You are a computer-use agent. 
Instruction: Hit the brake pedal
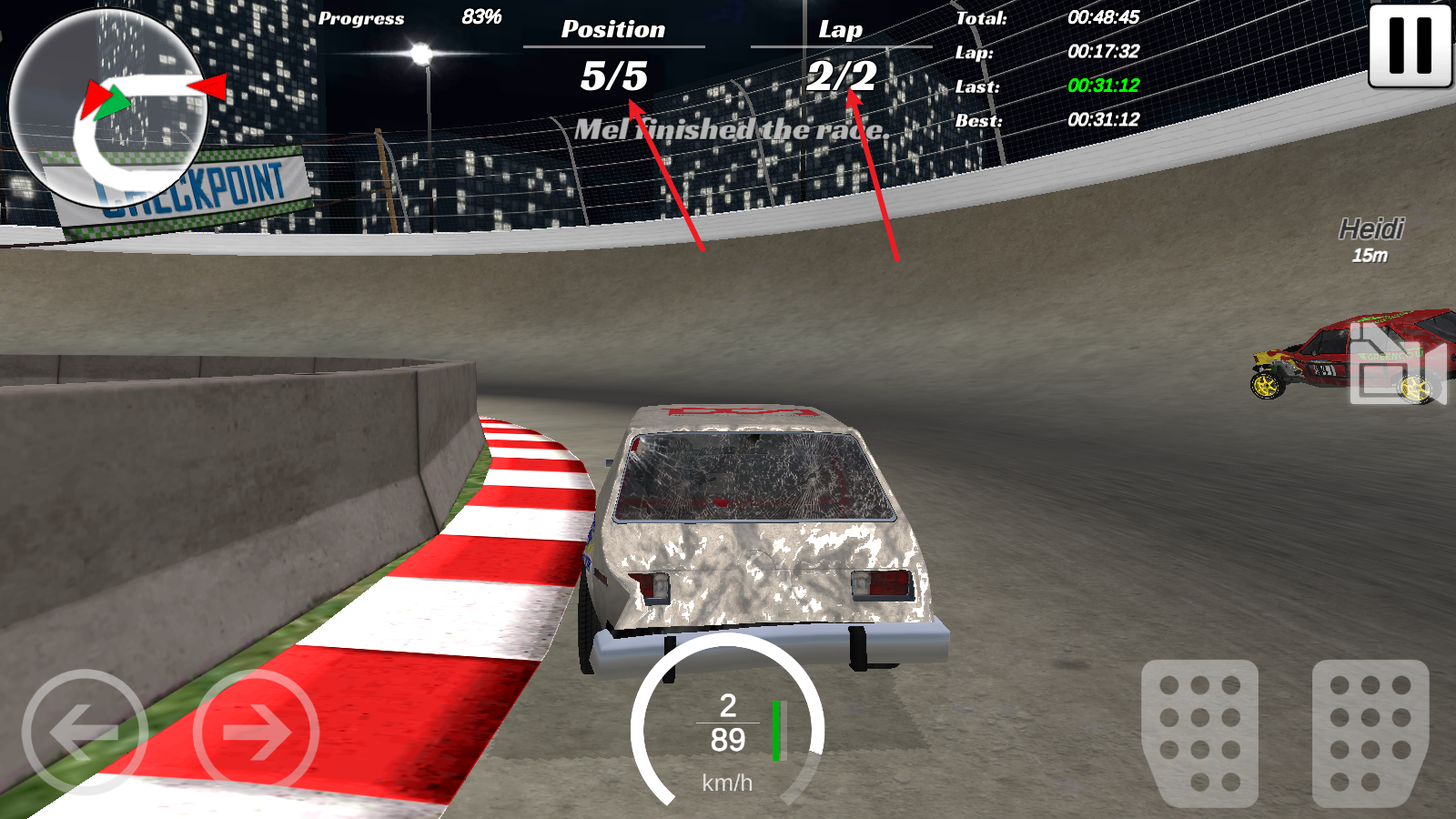1199,732
